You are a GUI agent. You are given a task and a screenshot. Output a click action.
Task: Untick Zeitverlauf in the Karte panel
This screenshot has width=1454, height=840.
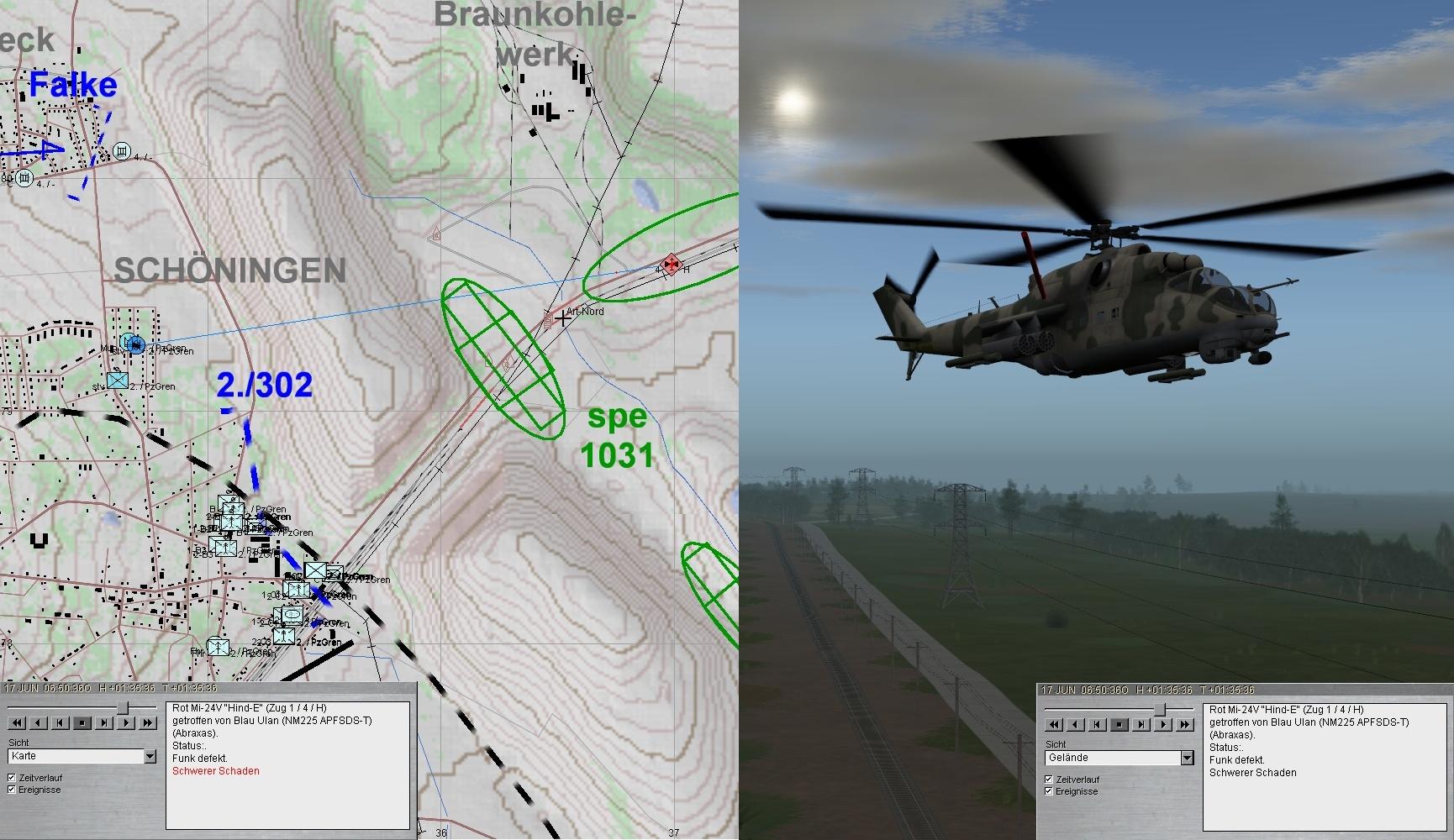12,778
